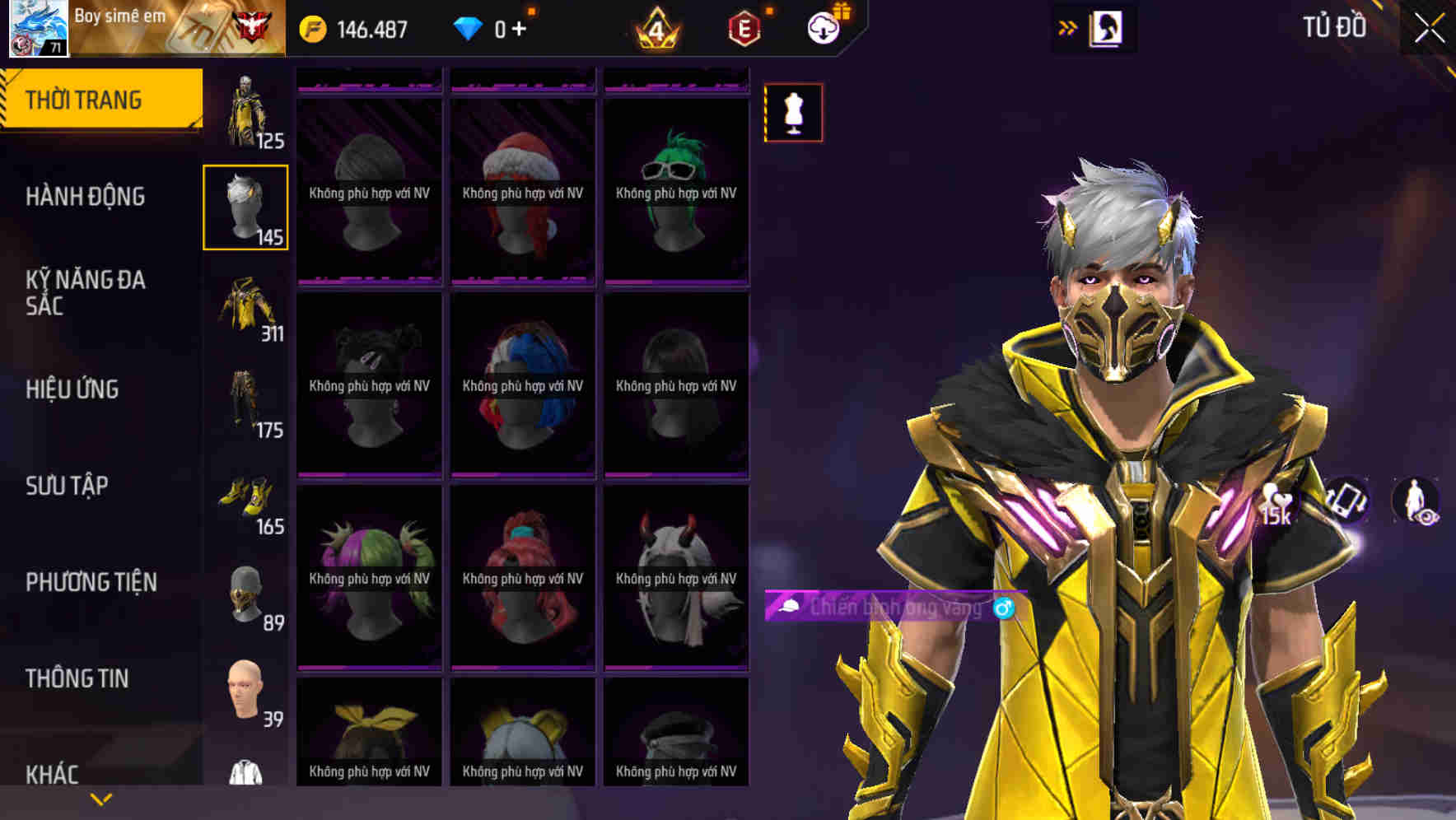
Task: Expand the sidebar with the down chevron
Action: 101,798
